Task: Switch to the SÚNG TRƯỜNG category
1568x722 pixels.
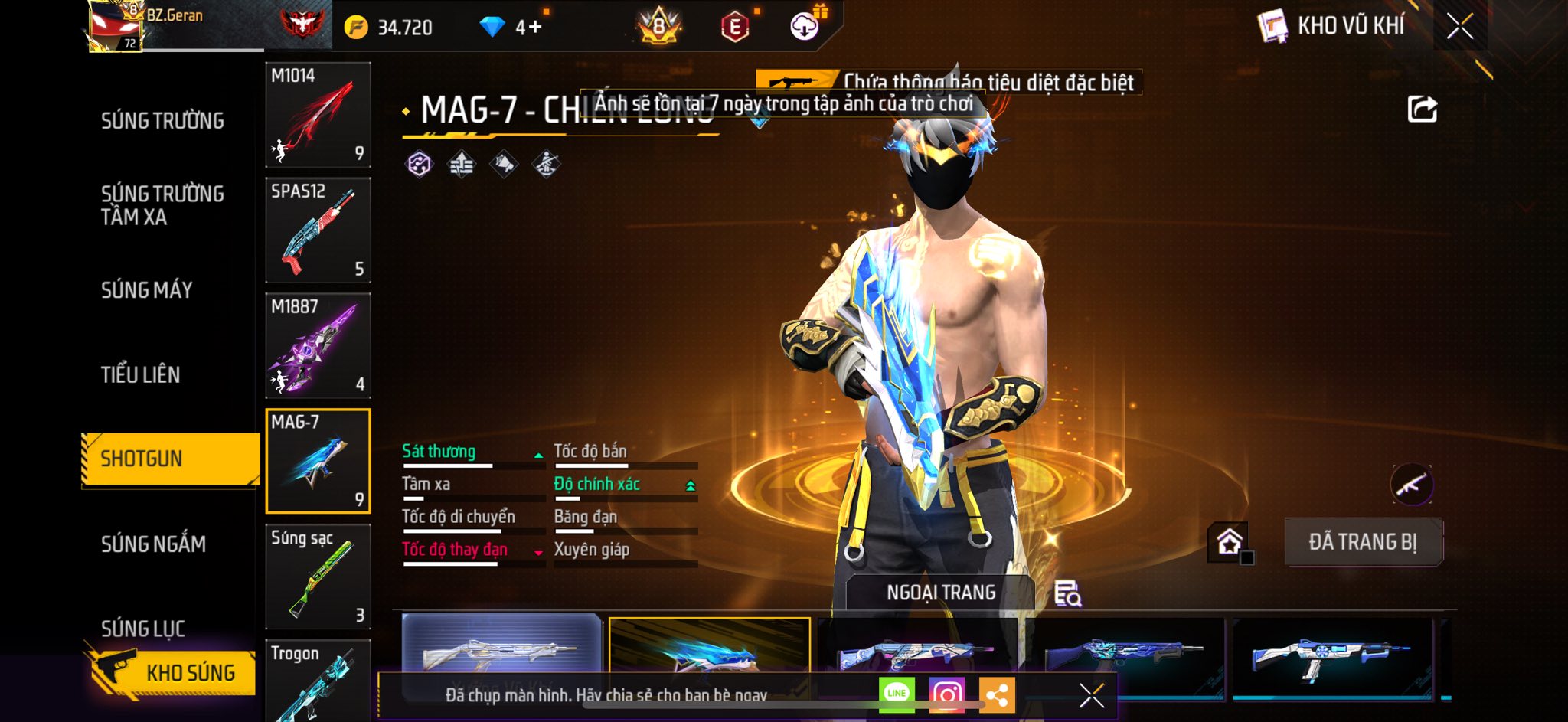Action: pos(162,121)
